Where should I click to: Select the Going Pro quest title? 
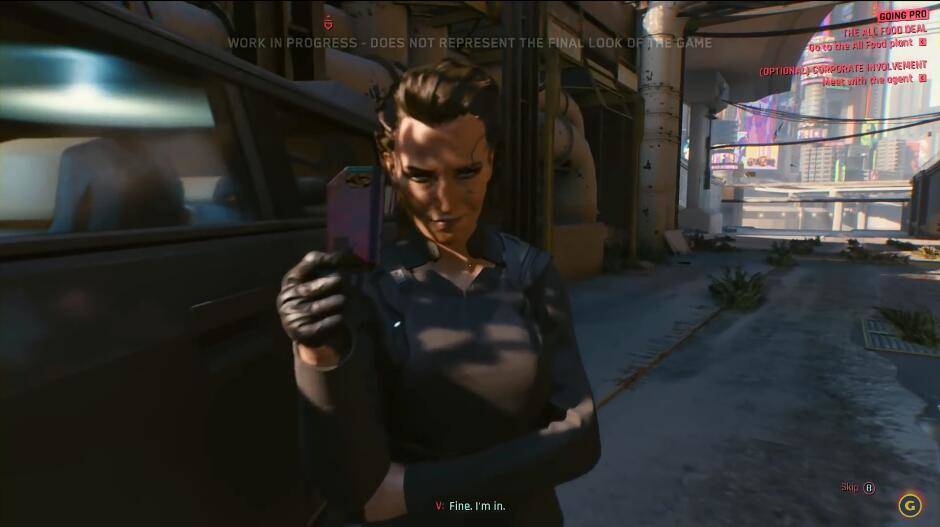click(901, 15)
